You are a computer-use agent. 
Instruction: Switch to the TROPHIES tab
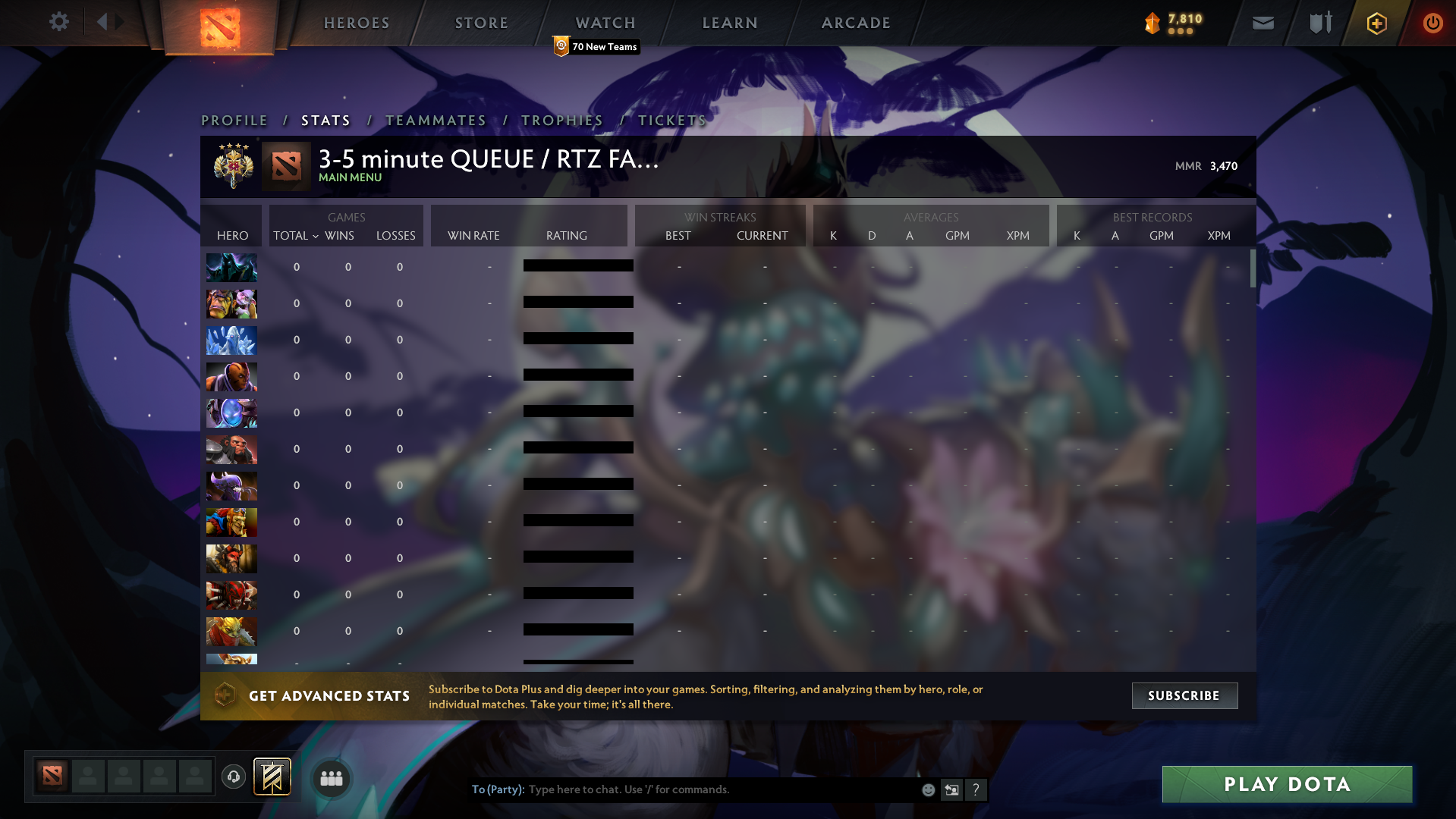pyautogui.click(x=561, y=120)
